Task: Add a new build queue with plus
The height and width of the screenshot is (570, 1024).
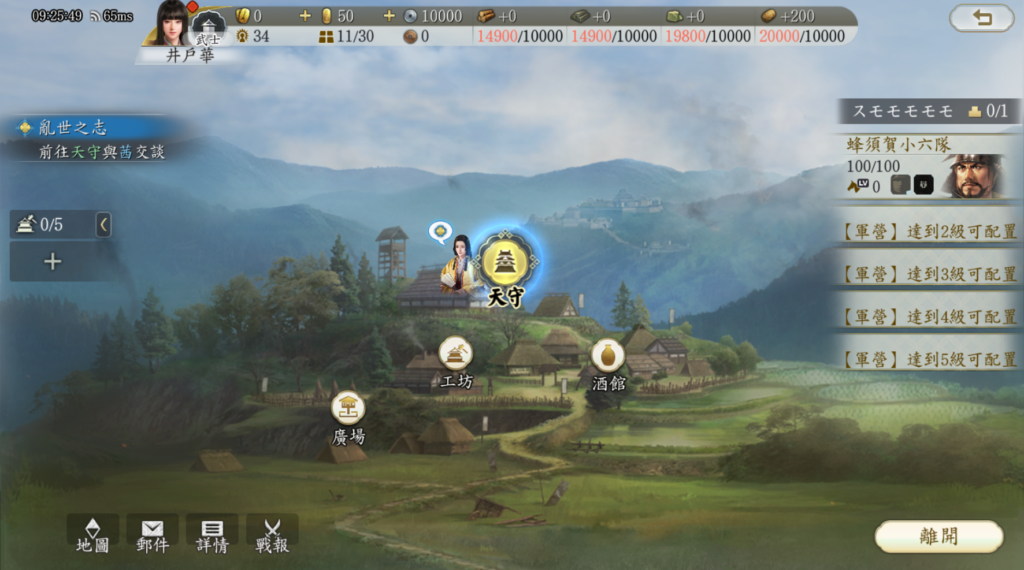Action: pyautogui.click(x=53, y=262)
